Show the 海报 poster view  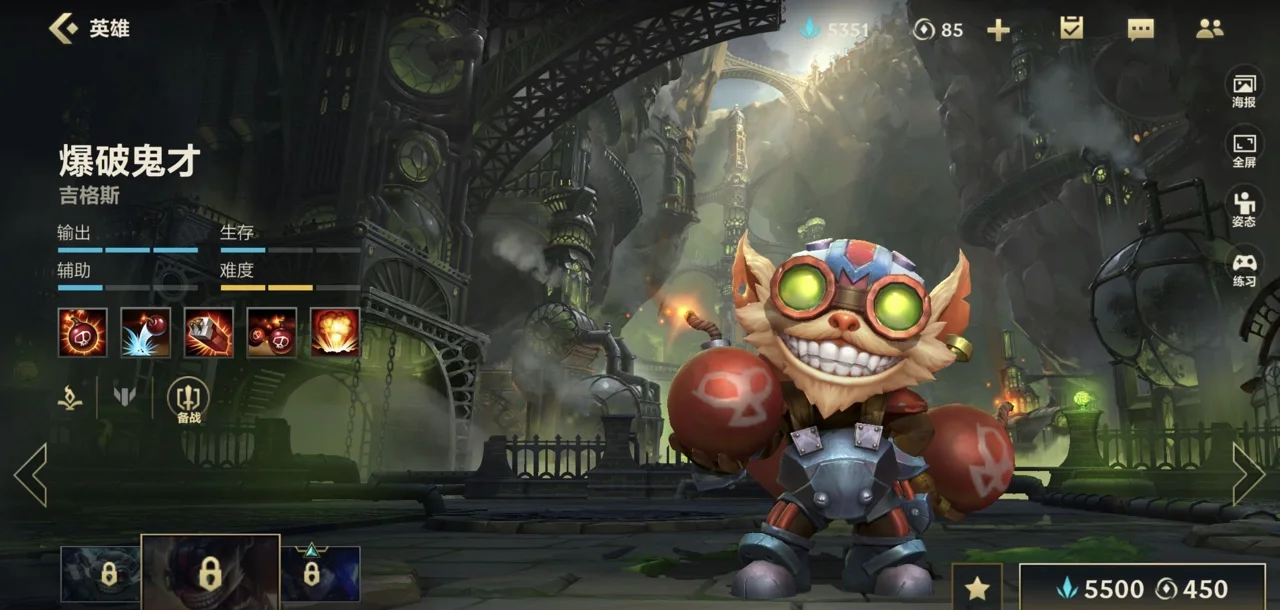tap(1244, 89)
